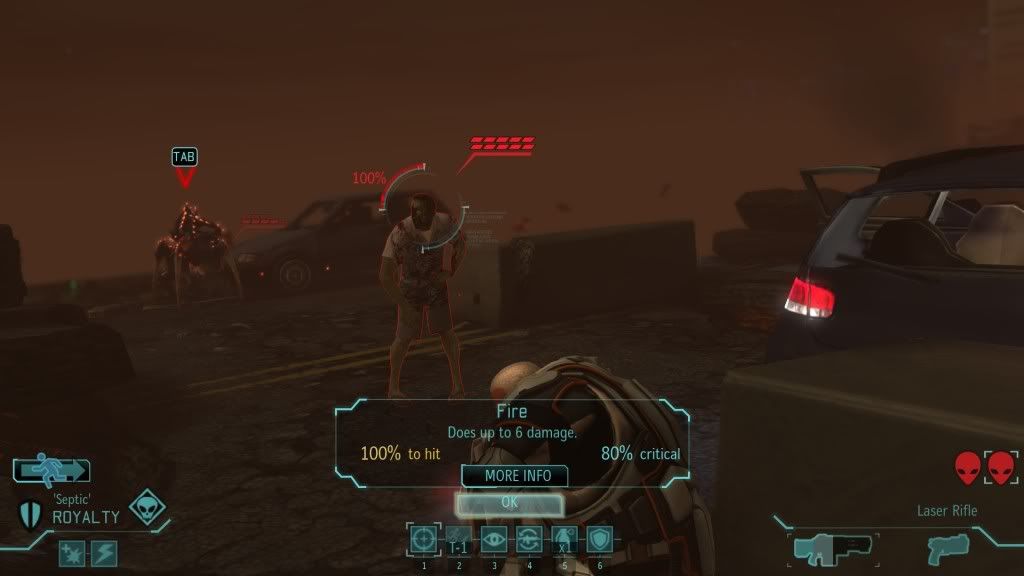Activate the Hunker Down shield ability
The image size is (1024, 576).
[599, 540]
